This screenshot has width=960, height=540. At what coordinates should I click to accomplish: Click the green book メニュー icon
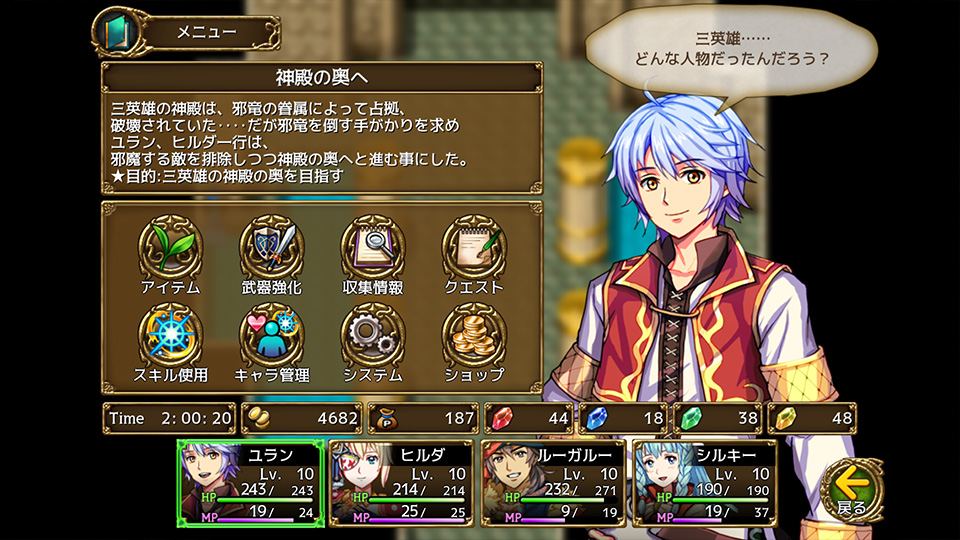click(113, 32)
